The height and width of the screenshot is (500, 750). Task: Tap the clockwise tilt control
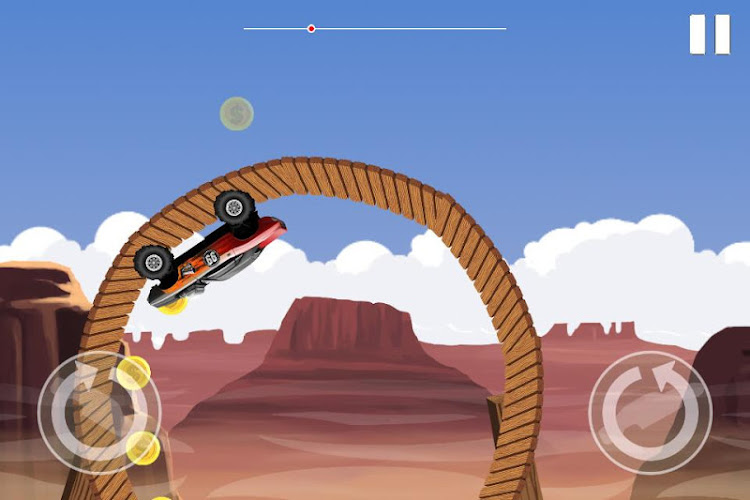pos(650,412)
